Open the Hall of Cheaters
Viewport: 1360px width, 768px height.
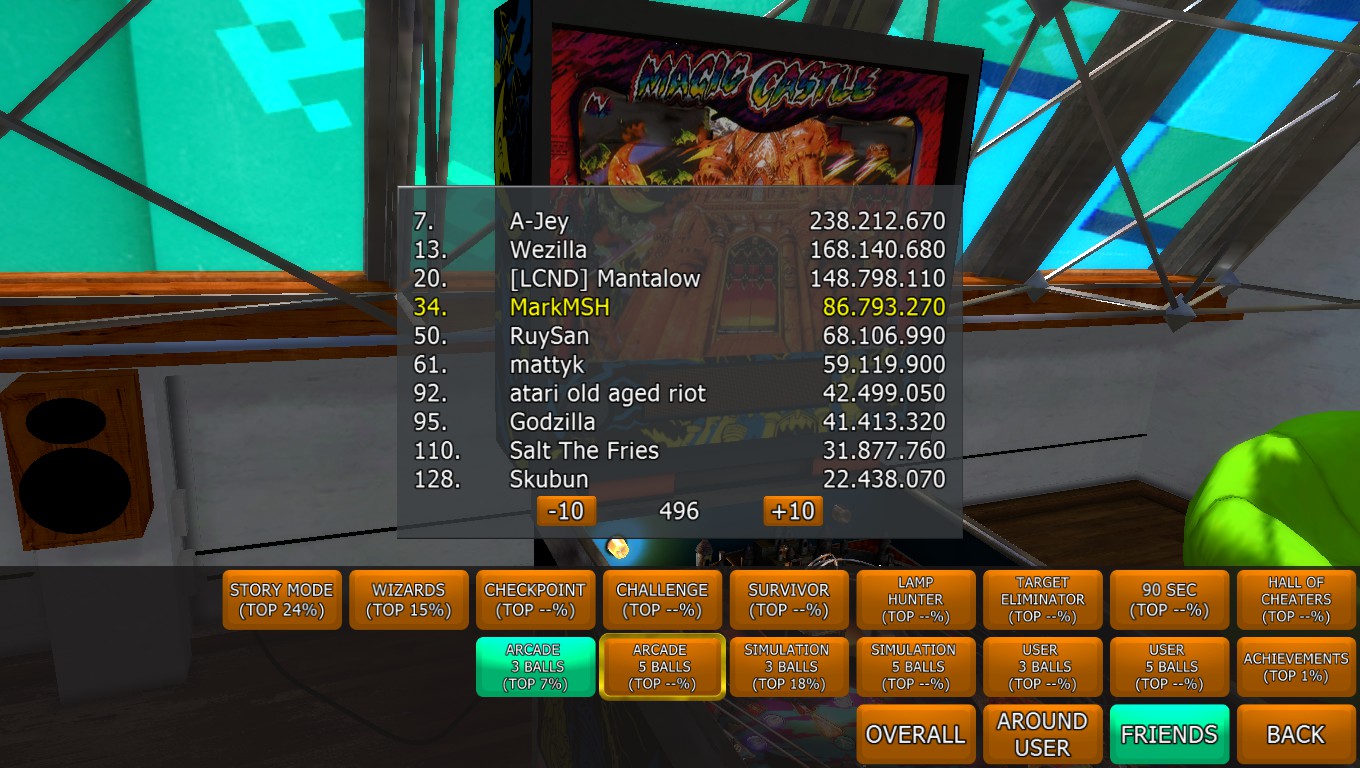tap(1295, 600)
